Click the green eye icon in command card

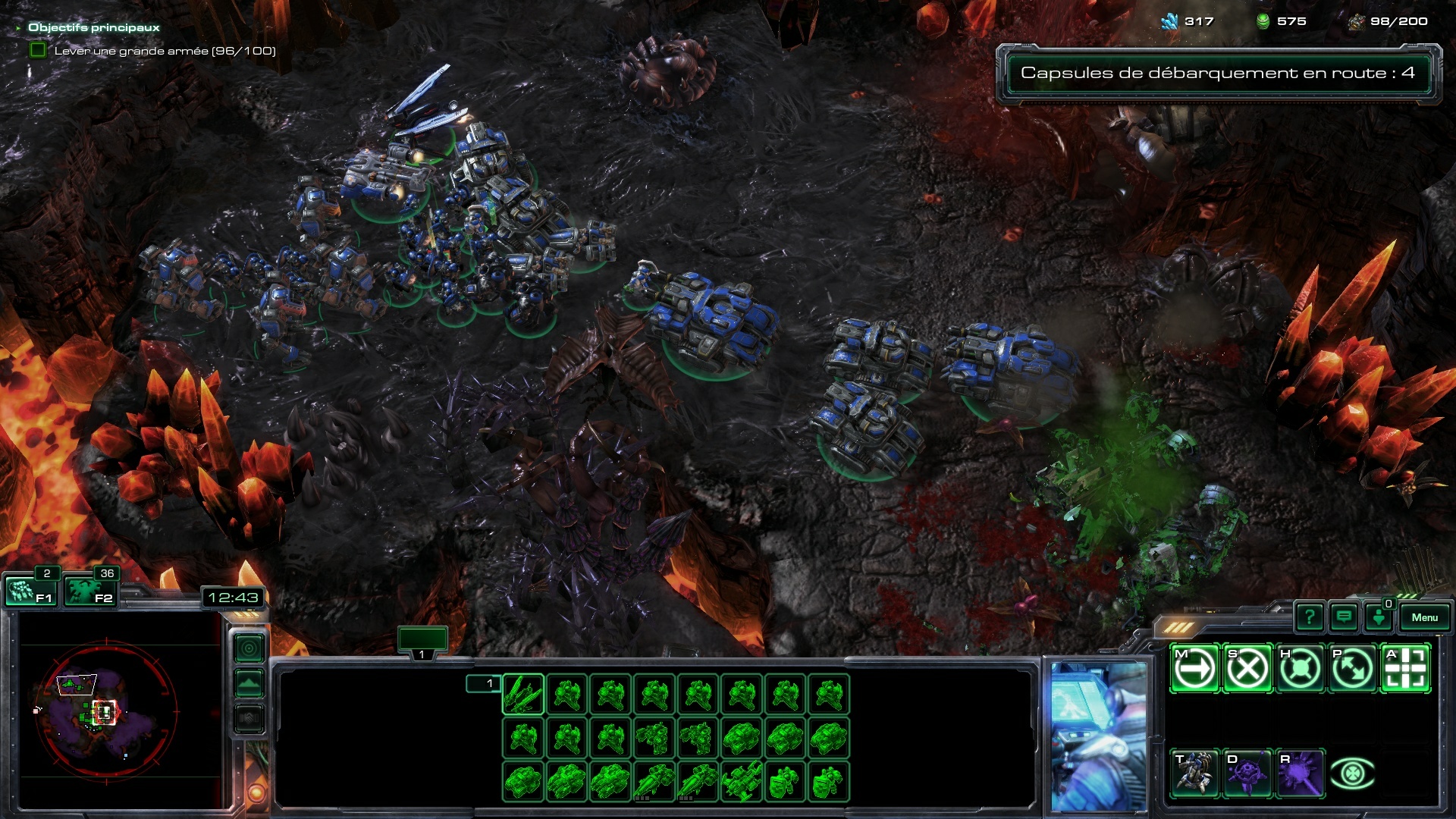[x=1352, y=773]
